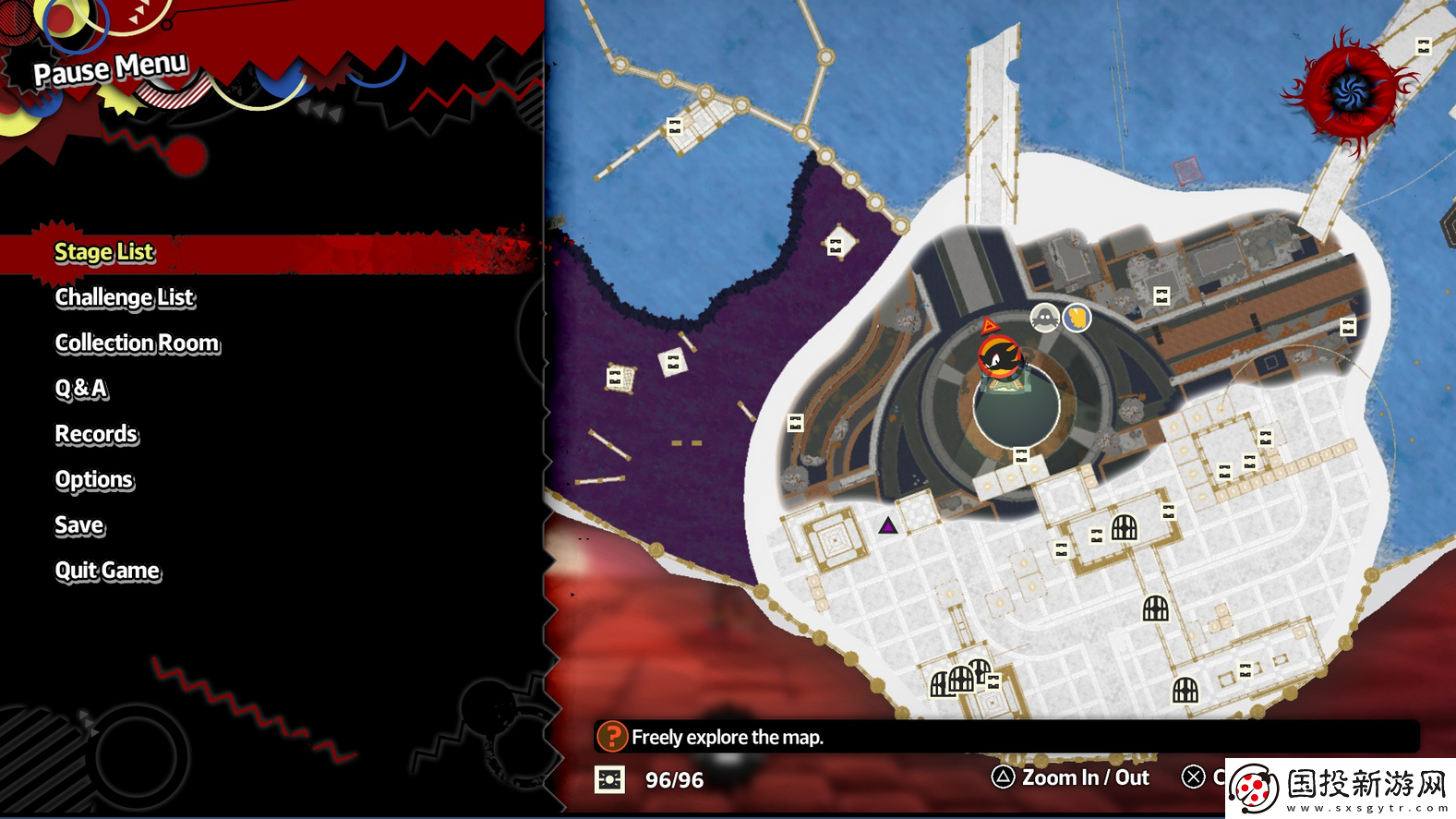Open the Stage List entry

(x=104, y=252)
